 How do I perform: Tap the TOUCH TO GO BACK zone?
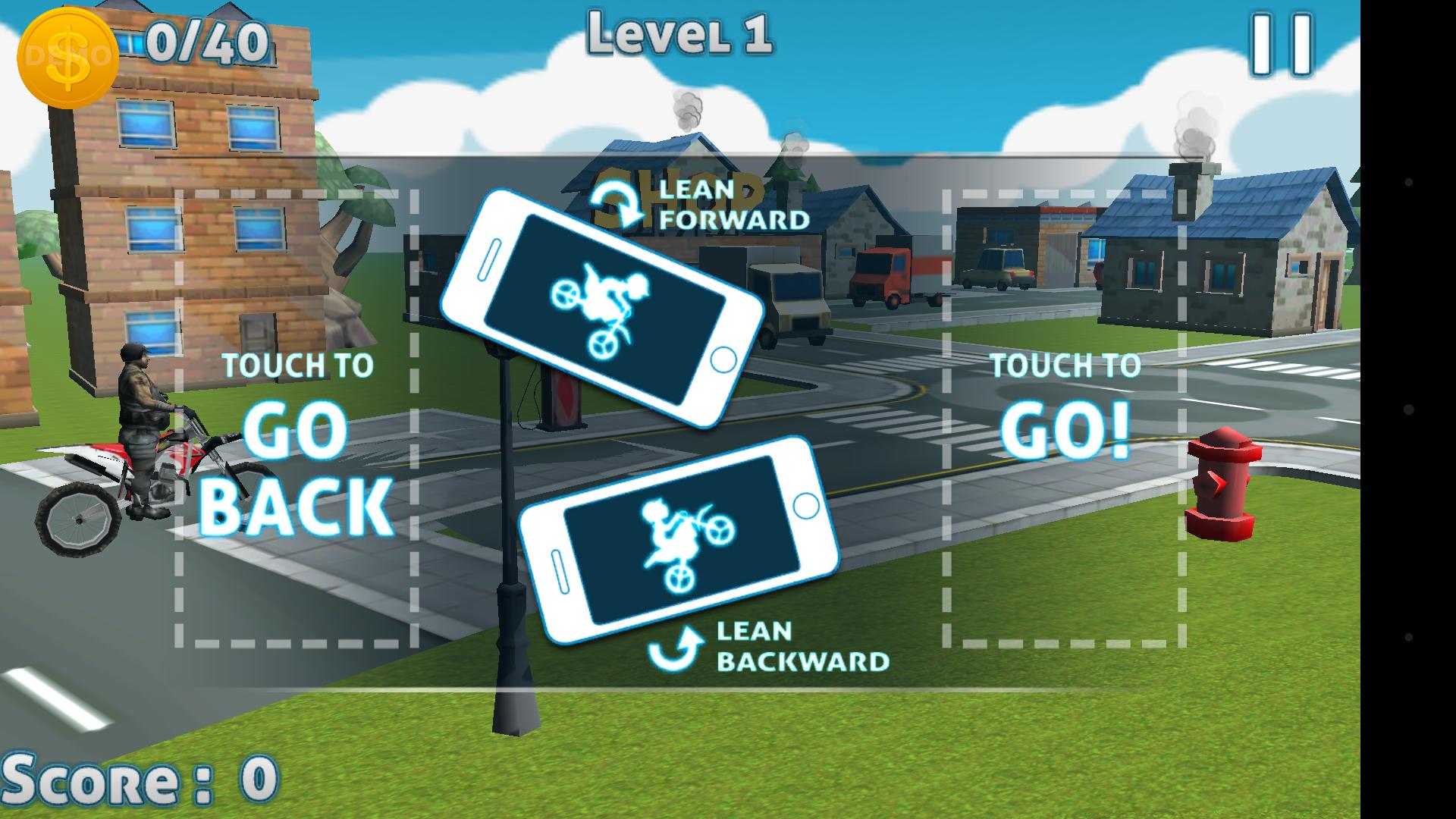[297, 418]
